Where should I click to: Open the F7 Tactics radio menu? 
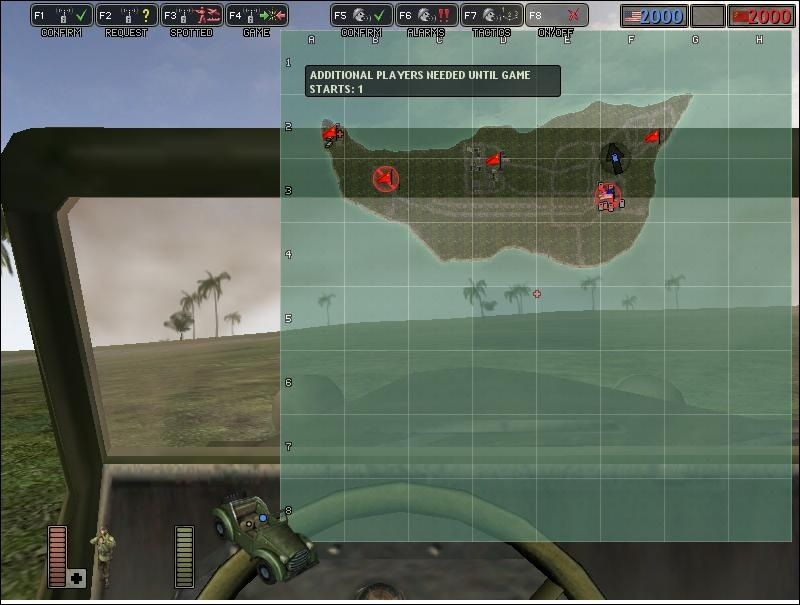coord(491,16)
